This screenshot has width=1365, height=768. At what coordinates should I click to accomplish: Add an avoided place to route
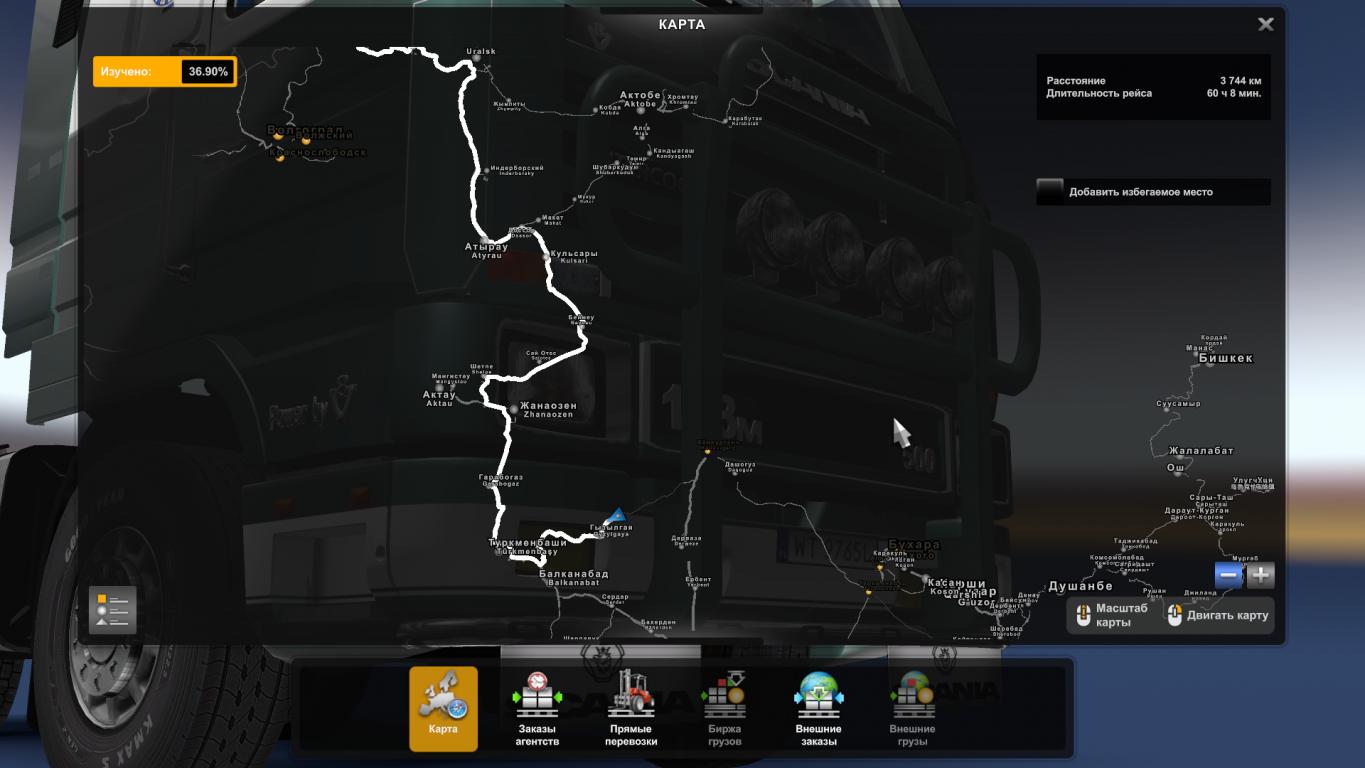point(1050,192)
